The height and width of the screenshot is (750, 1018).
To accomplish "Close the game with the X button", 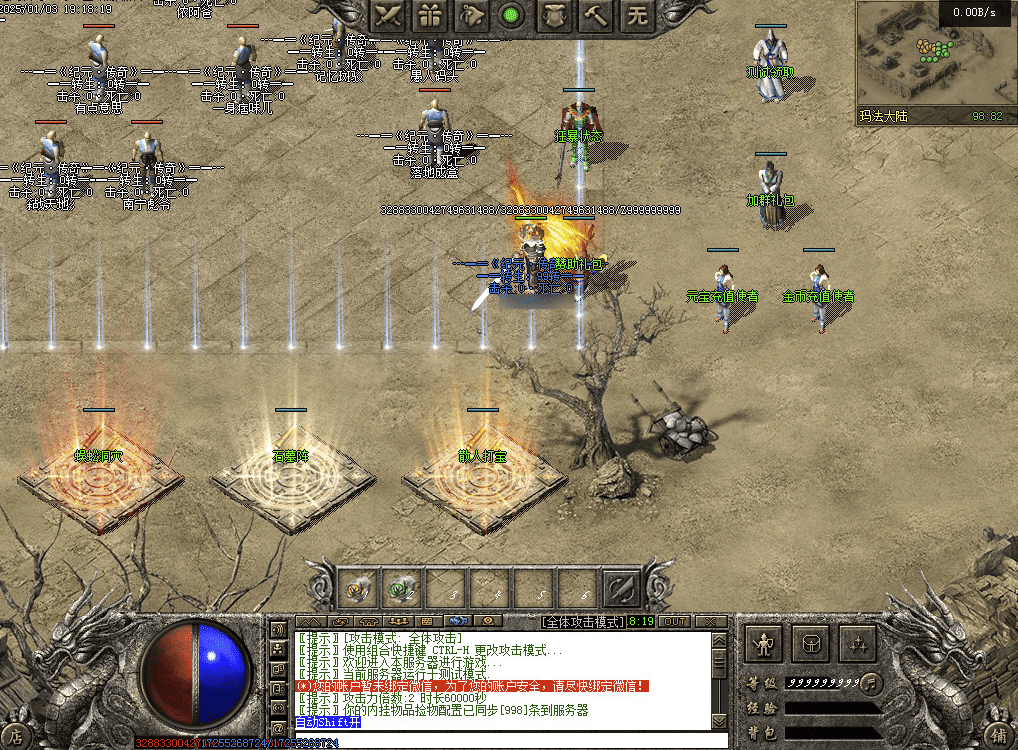I will pyautogui.click(x=709, y=621).
